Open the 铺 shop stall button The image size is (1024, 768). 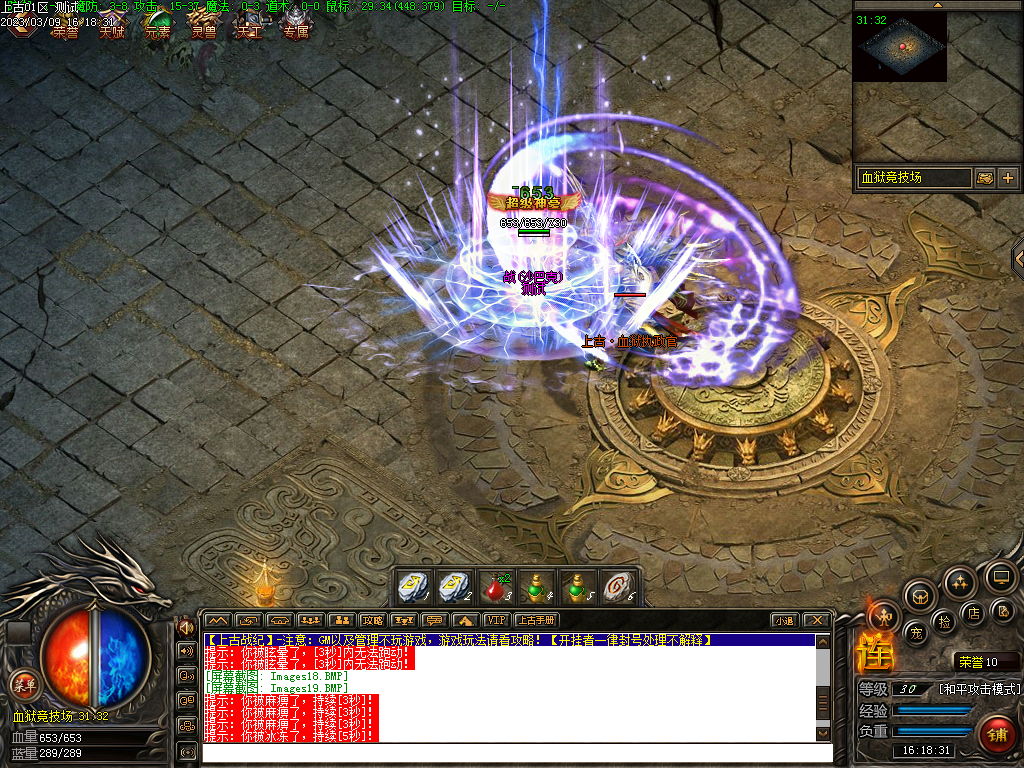[997, 735]
